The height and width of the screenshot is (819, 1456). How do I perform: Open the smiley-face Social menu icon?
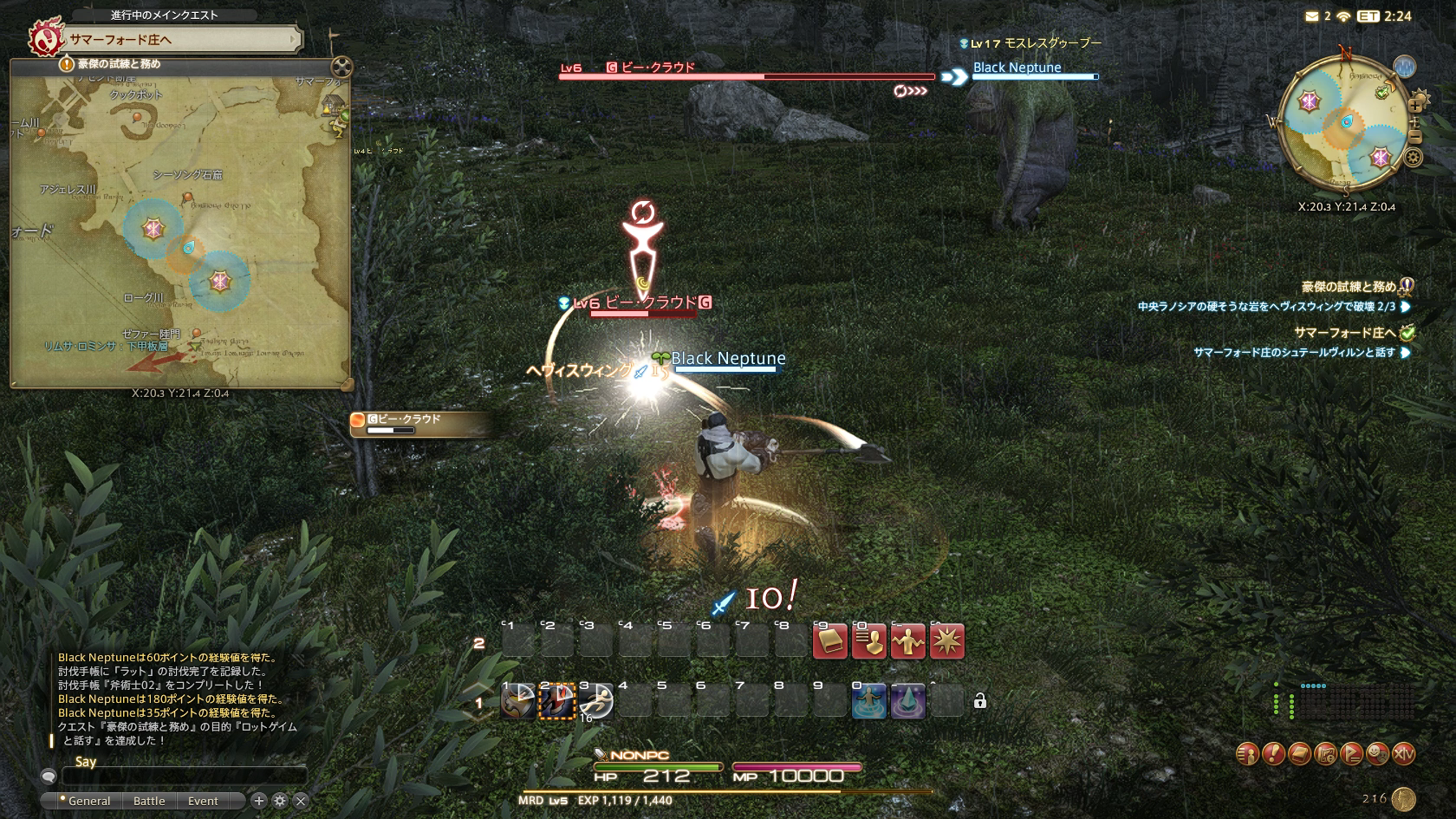pos(1377,754)
